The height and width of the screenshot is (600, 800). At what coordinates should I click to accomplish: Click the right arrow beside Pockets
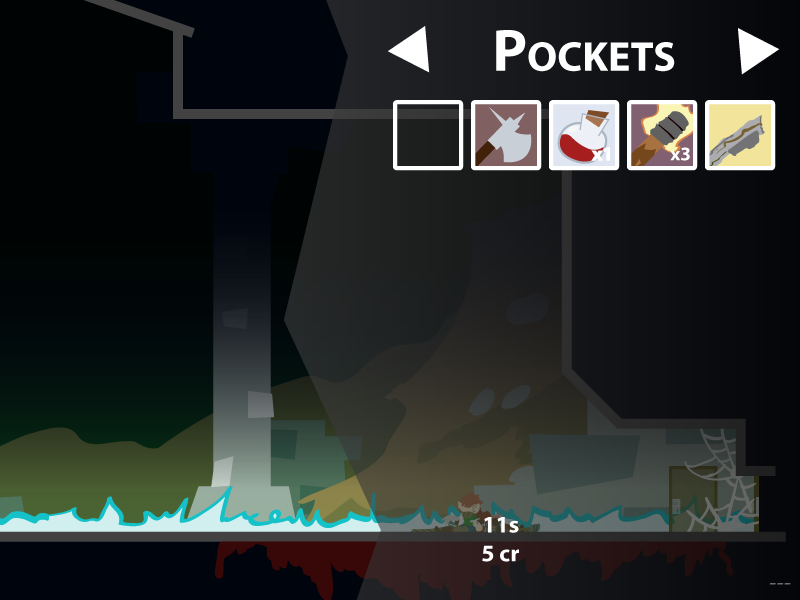tap(757, 50)
